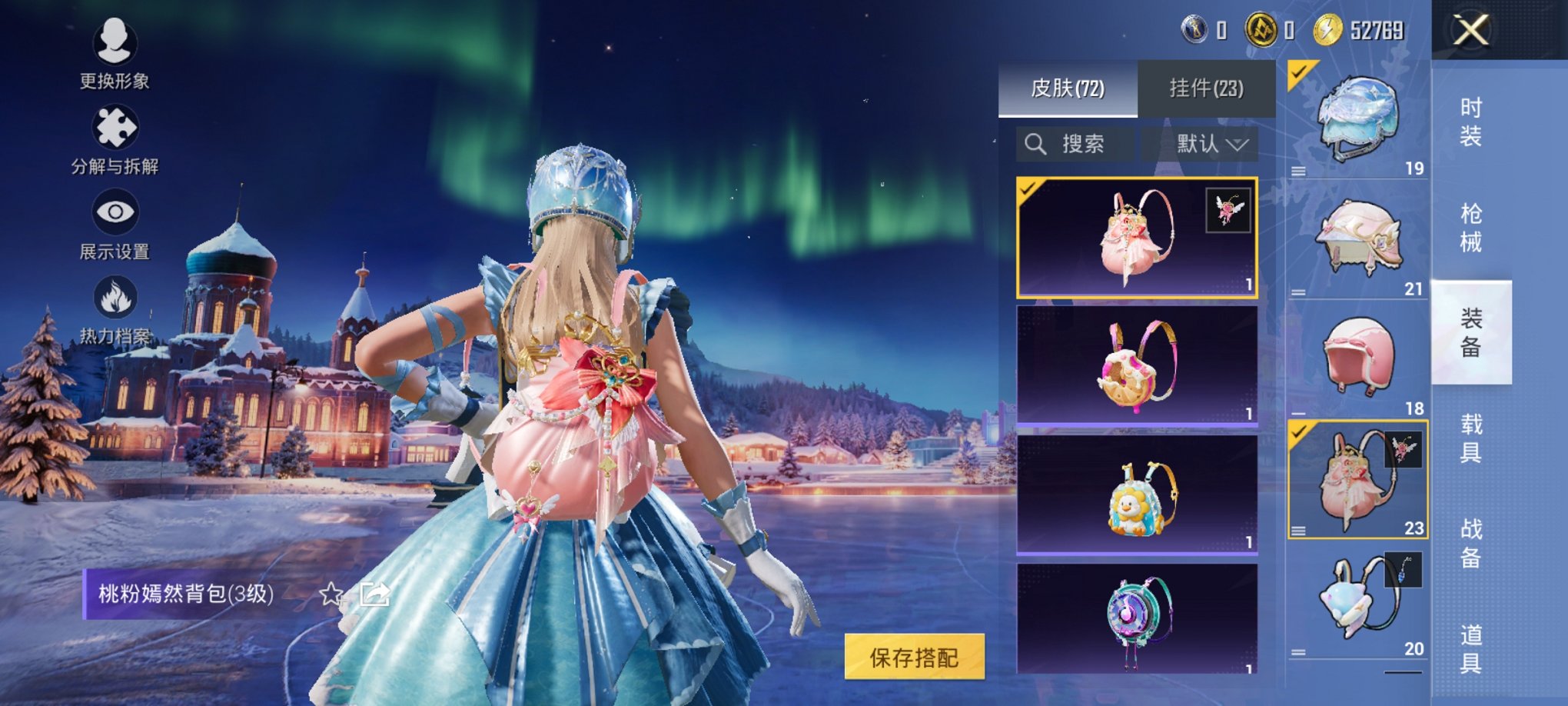Close the wardrobe with the X button
Viewport: 1568px width, 706px height.
1470,31
